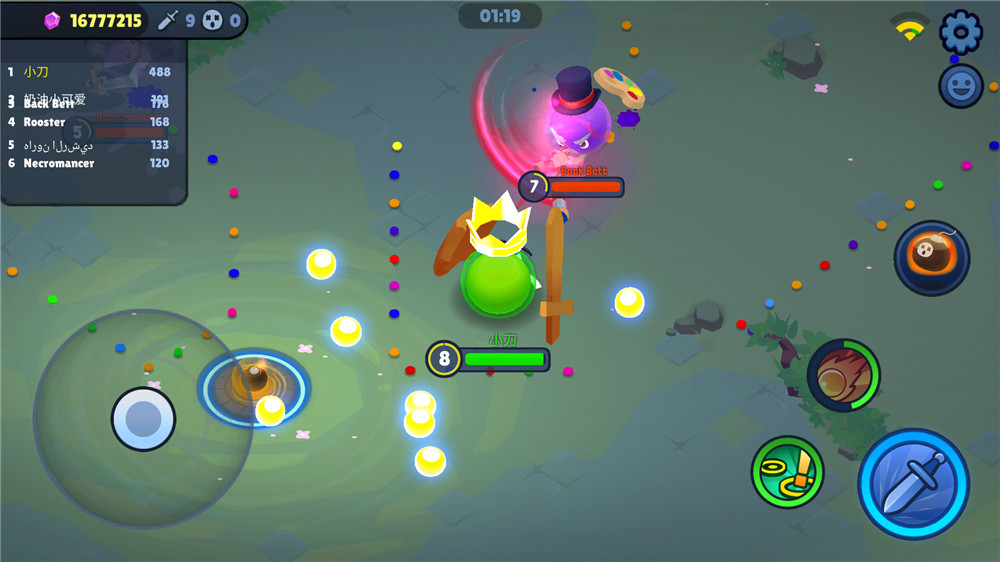Click the purple gem currency counter
This screenshot has height=562, width=1000.
coord(93,20)
